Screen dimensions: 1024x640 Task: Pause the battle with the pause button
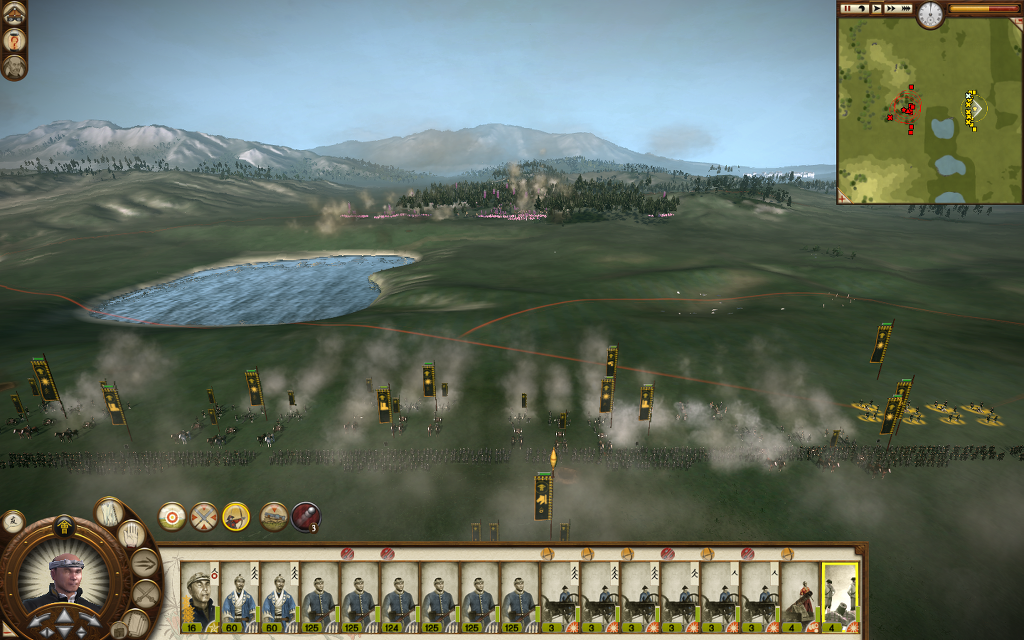point(847,9)
